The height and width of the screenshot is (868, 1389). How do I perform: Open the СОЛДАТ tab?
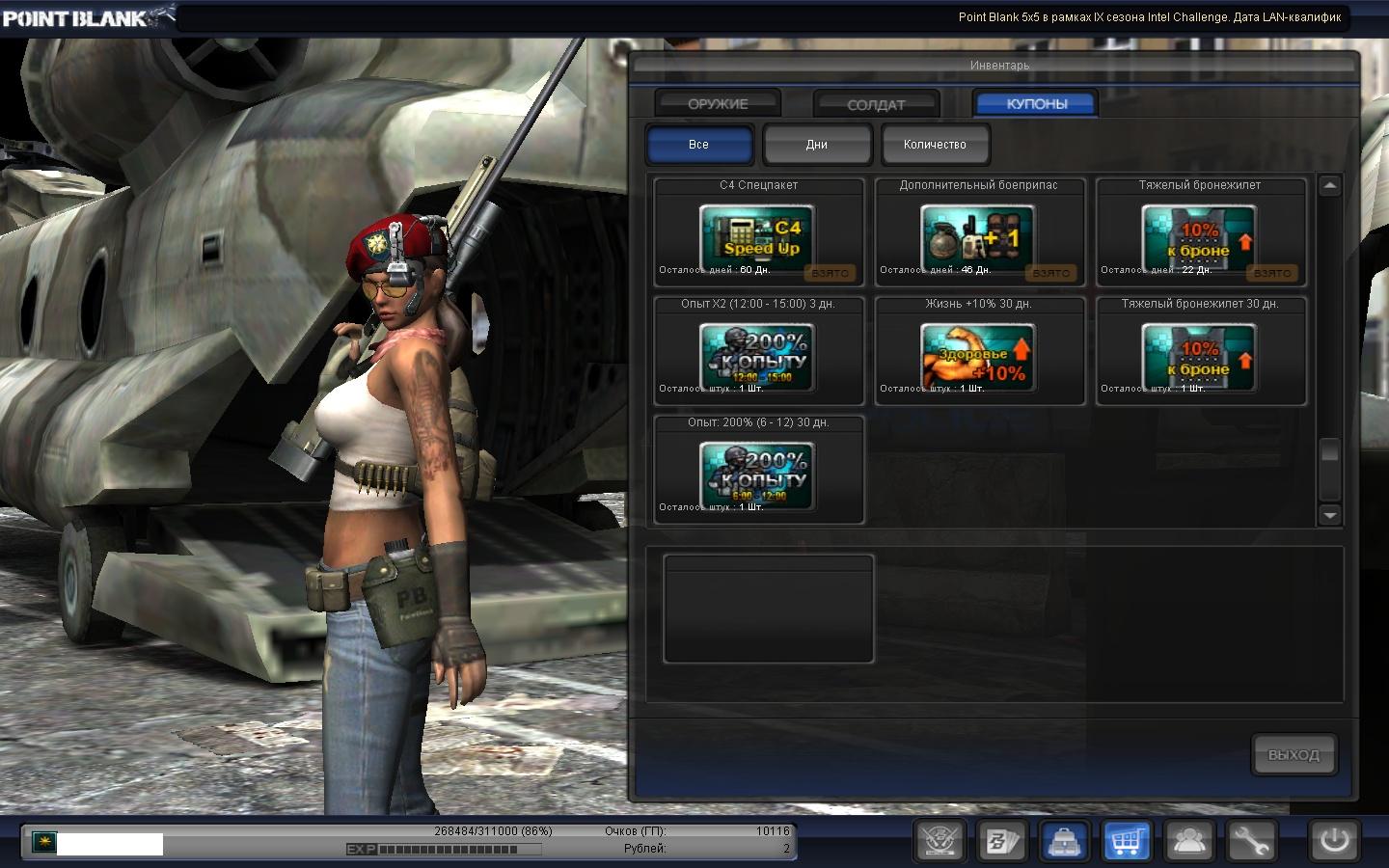coord(876,104)
